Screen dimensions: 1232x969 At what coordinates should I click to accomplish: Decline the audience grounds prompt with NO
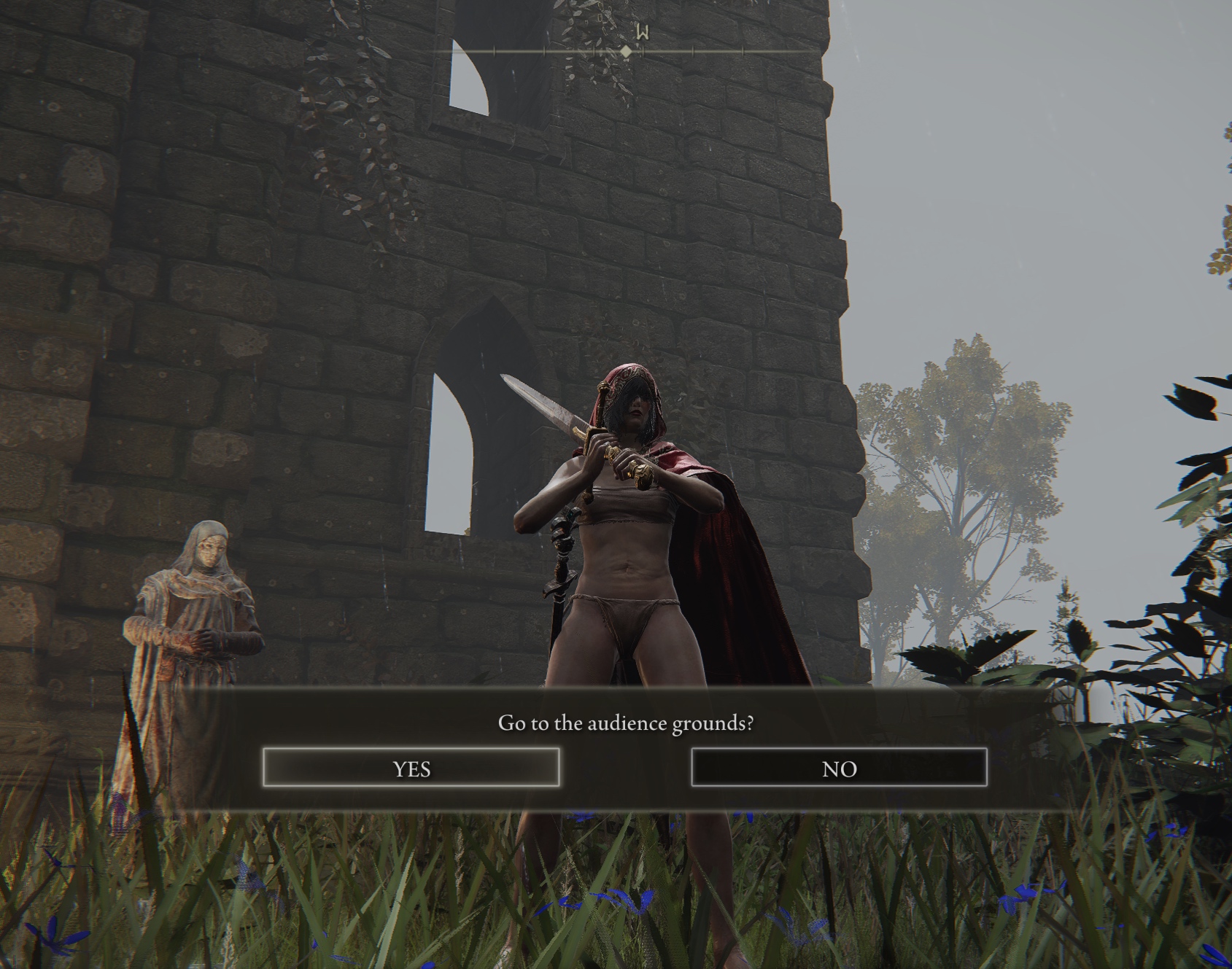pyautogui.click(x=839, y=768)
